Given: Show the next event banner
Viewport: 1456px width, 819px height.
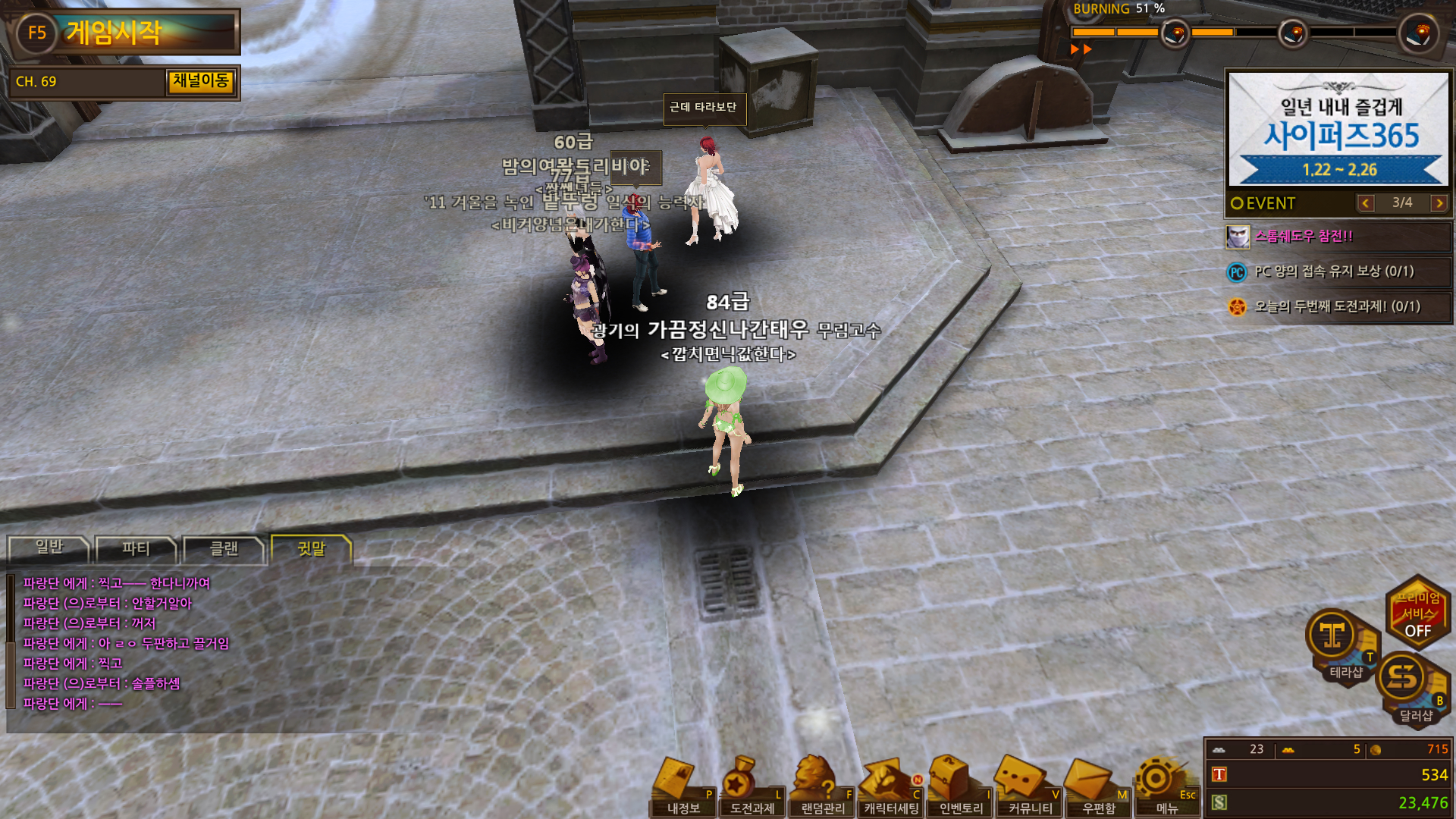Looking at the screenshot, I should point(1439,203).
